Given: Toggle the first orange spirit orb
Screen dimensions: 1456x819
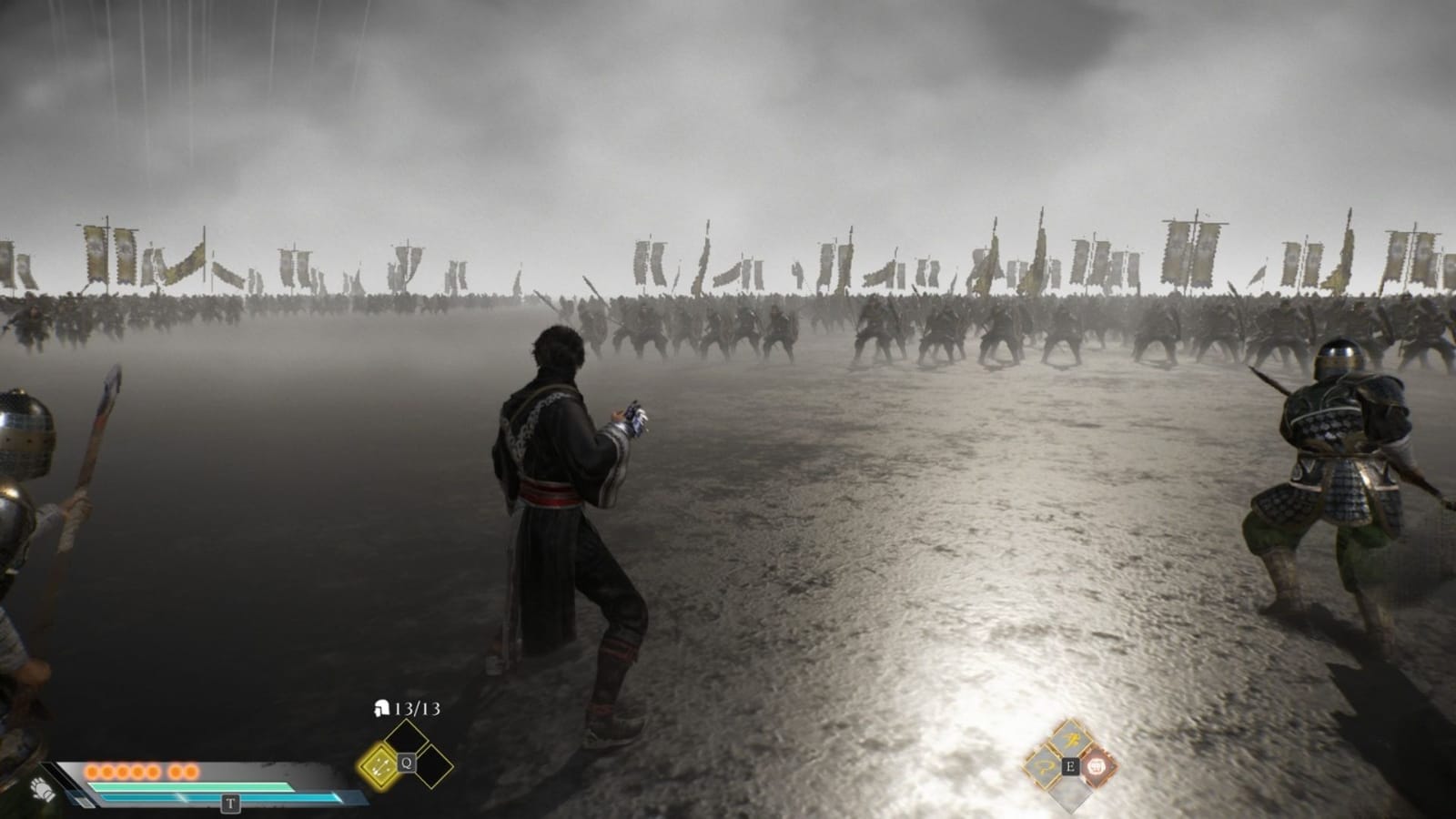Looking at the screenshot, I should tap(94, 772).
